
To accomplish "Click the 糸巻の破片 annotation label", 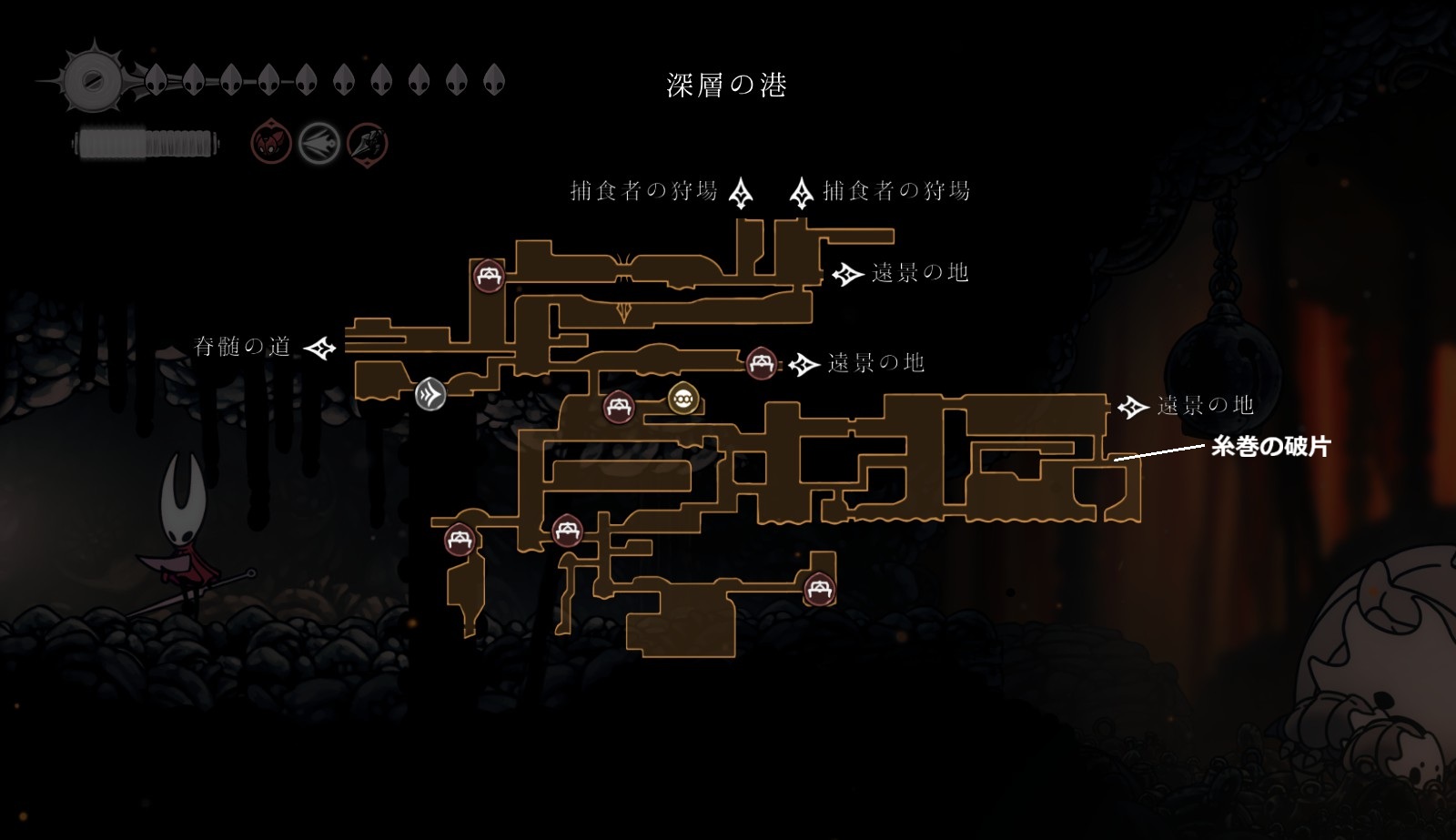I will tap(1270, 446).
